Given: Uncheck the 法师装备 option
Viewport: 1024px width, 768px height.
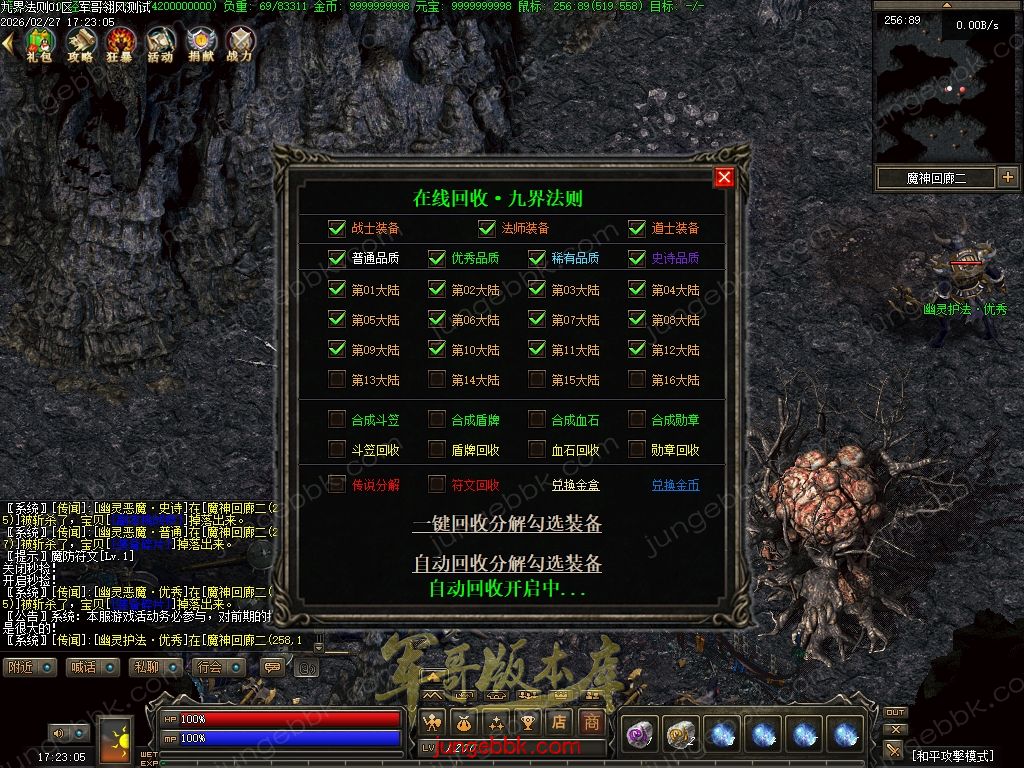Looking at the screenshot, I should pyautogui.click(x=487, y=228).
